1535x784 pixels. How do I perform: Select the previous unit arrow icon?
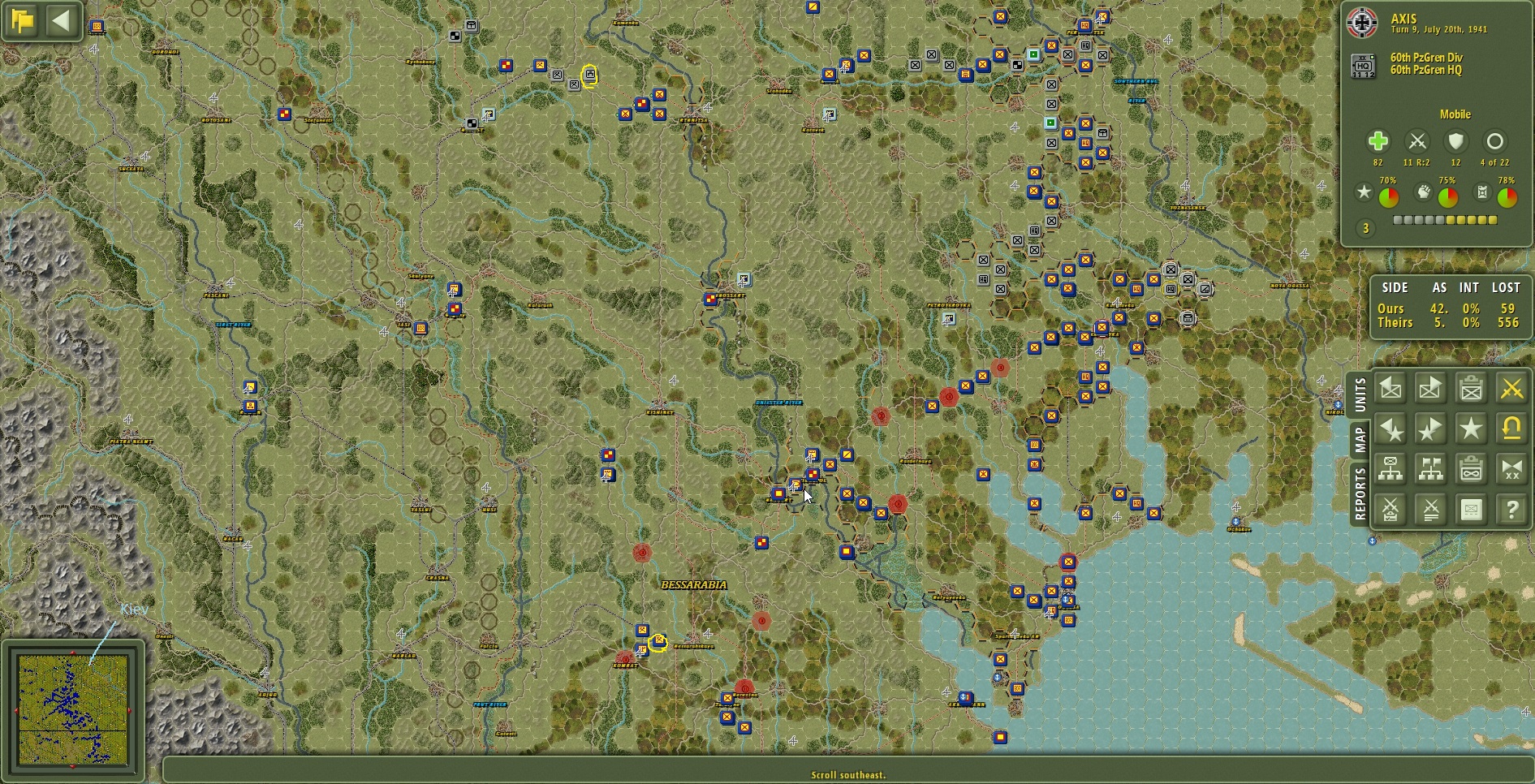click(x=1391, y=388)
